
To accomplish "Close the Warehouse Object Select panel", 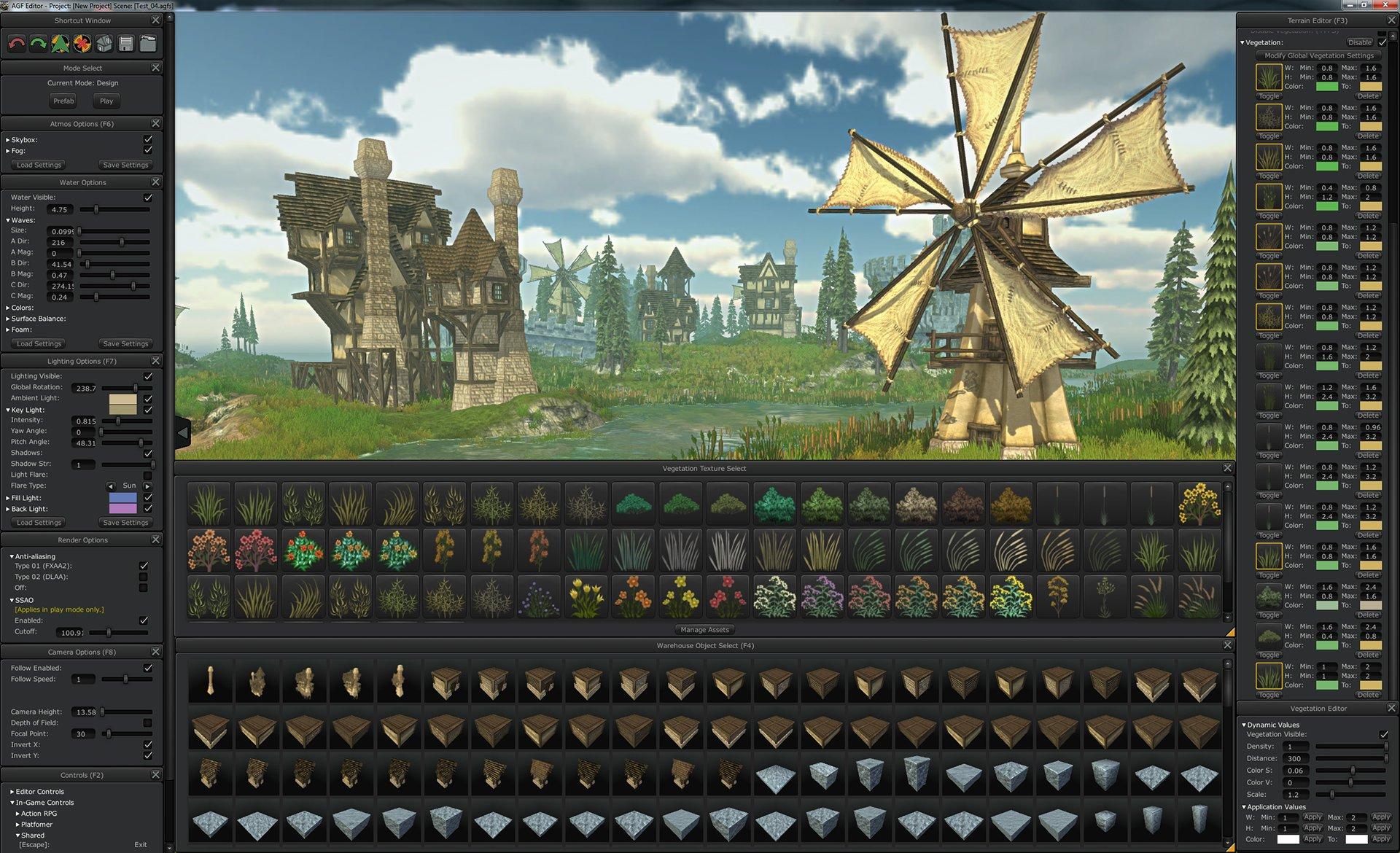I will tap(1227, 645).
